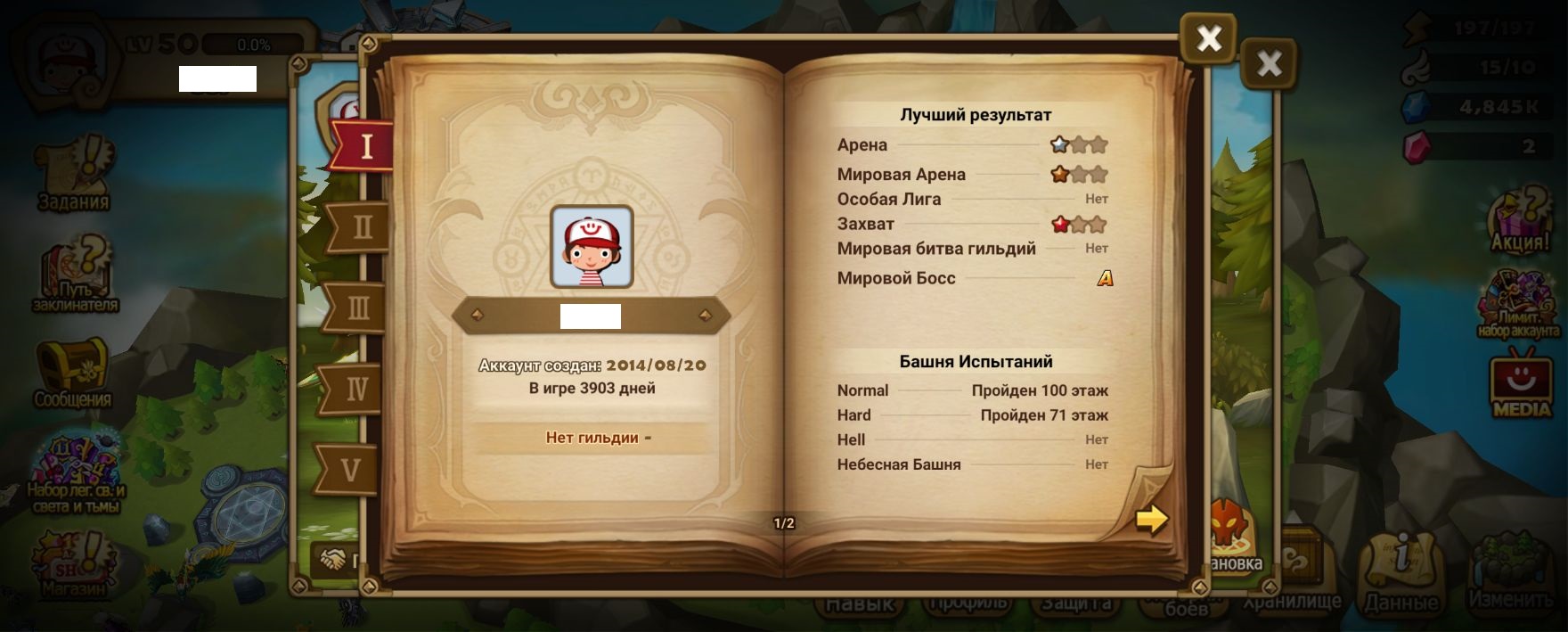The height and width of the screenshot is (632, 1568).
Task: Switch to bookmark tab I
Action: pyautogui.click(x=364, y=145)
